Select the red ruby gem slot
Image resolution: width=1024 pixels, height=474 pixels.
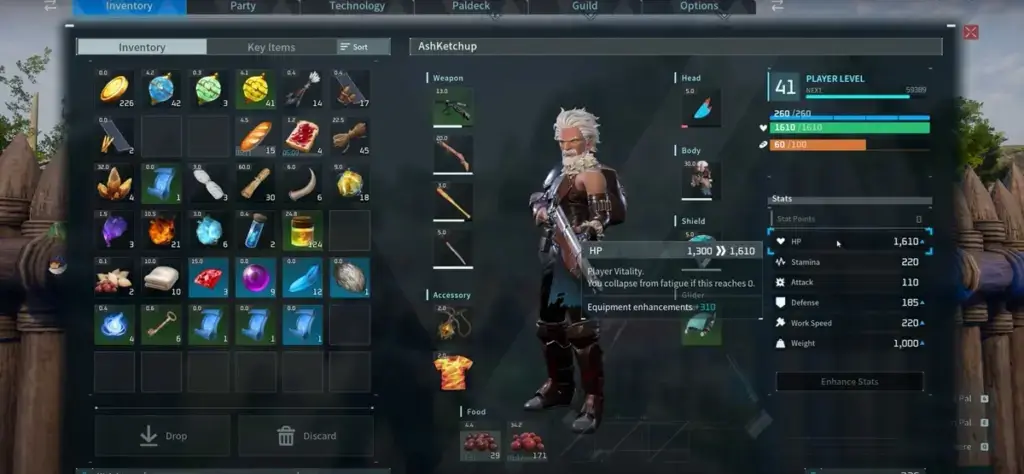coord(208,277)
